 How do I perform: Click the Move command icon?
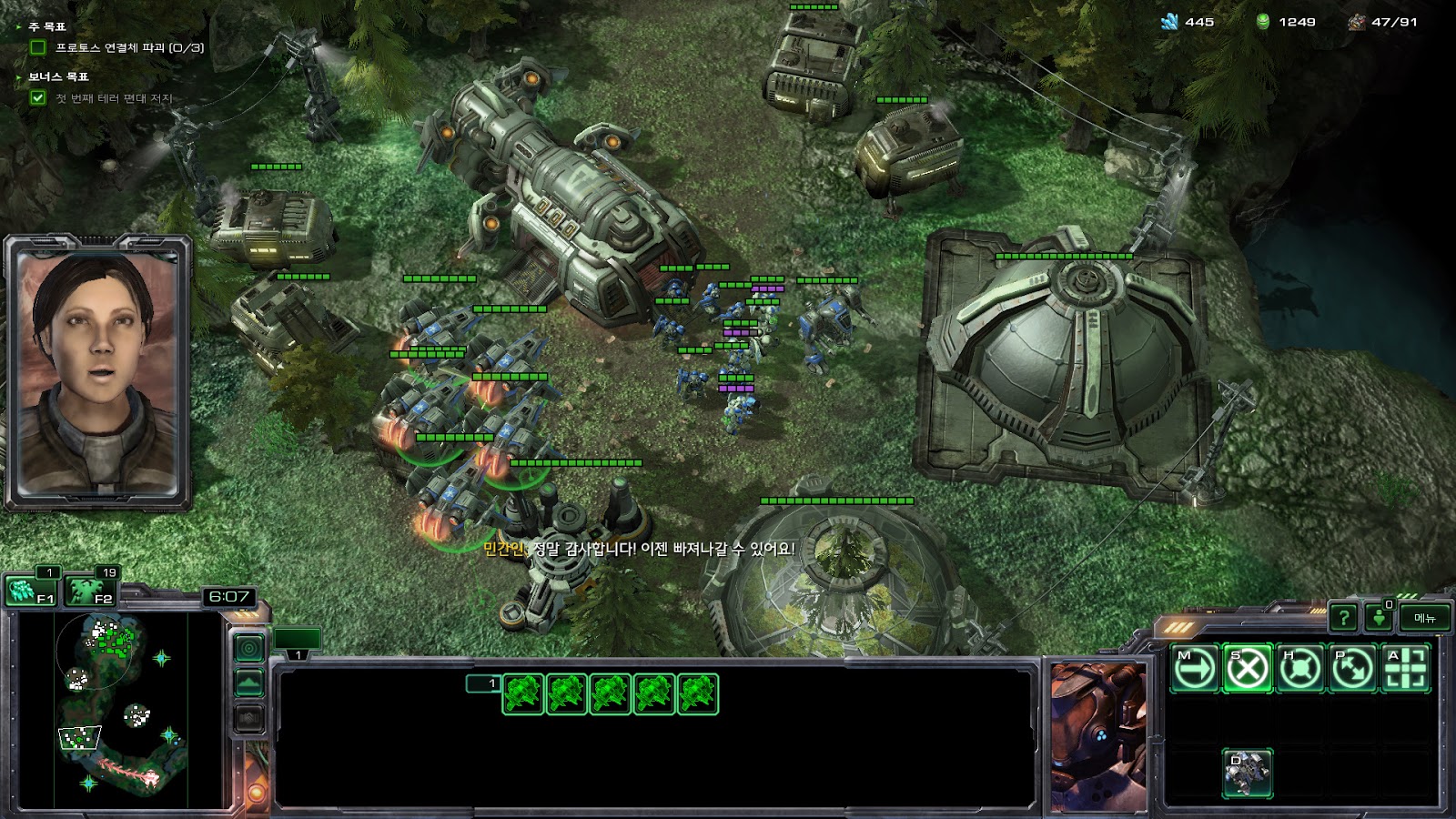(1194, 670)
